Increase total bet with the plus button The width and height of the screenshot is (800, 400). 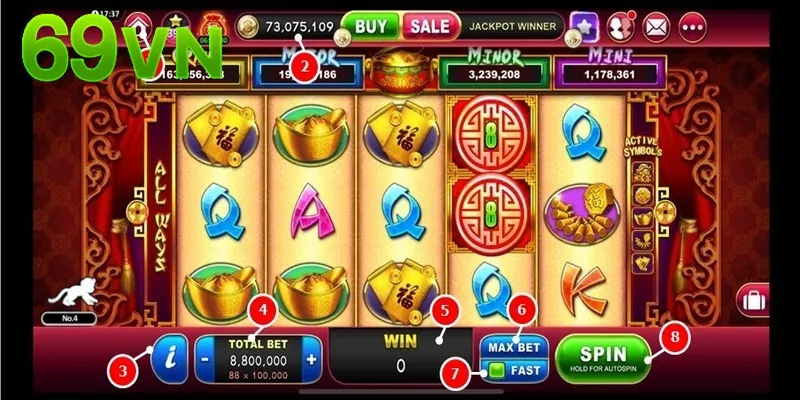(311, 360)
